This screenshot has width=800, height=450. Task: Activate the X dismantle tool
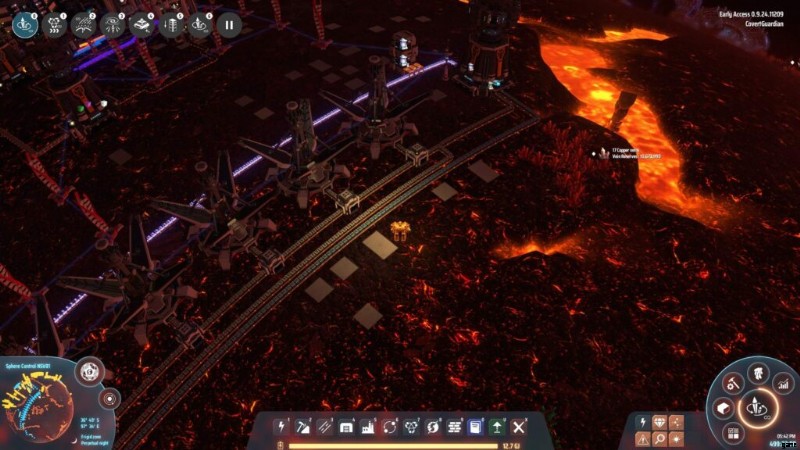[x=519, y=427]
